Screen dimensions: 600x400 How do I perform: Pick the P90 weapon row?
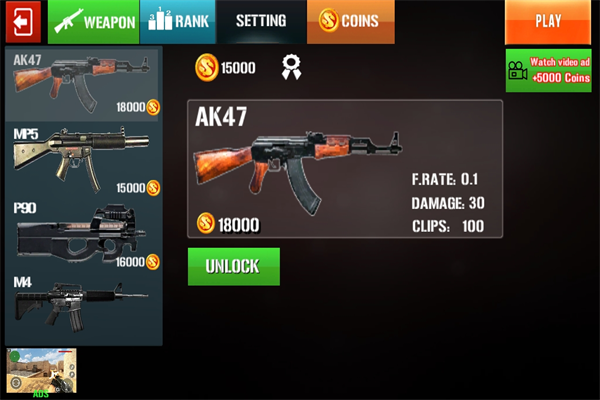[x=85, y=235]
